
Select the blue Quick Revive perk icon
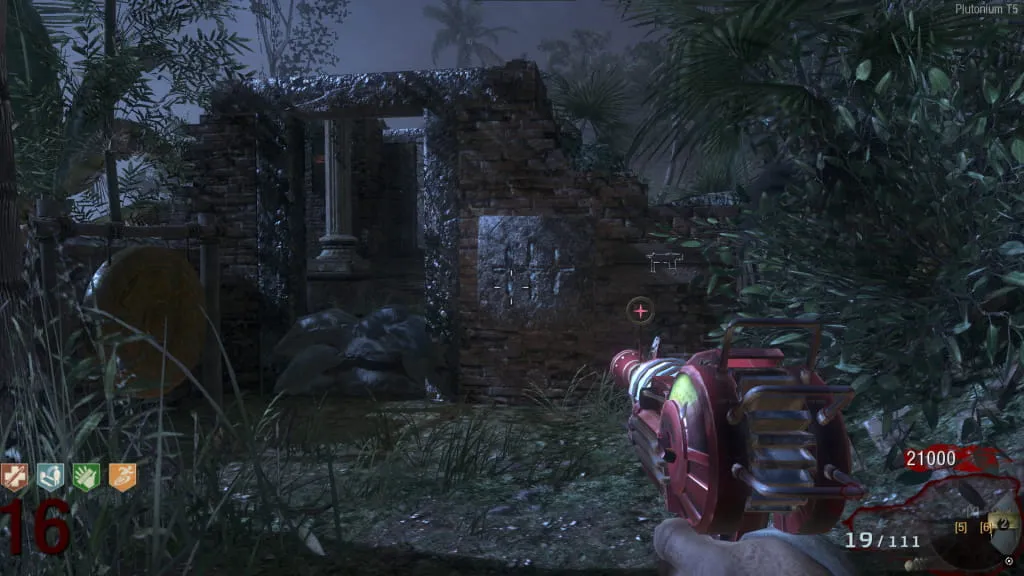(50, 477)
